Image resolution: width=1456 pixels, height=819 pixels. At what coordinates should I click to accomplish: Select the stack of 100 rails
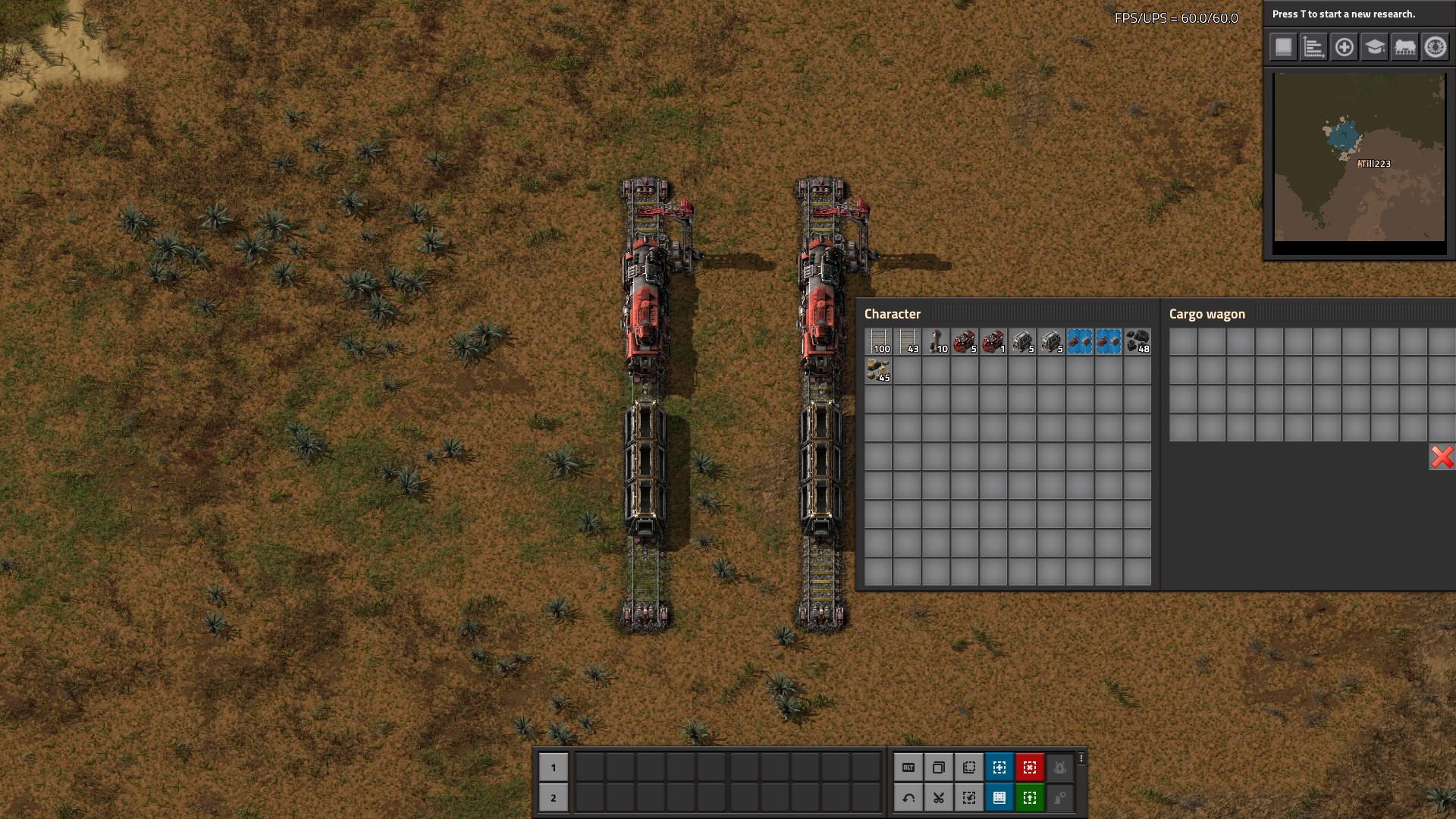[878, 342]
